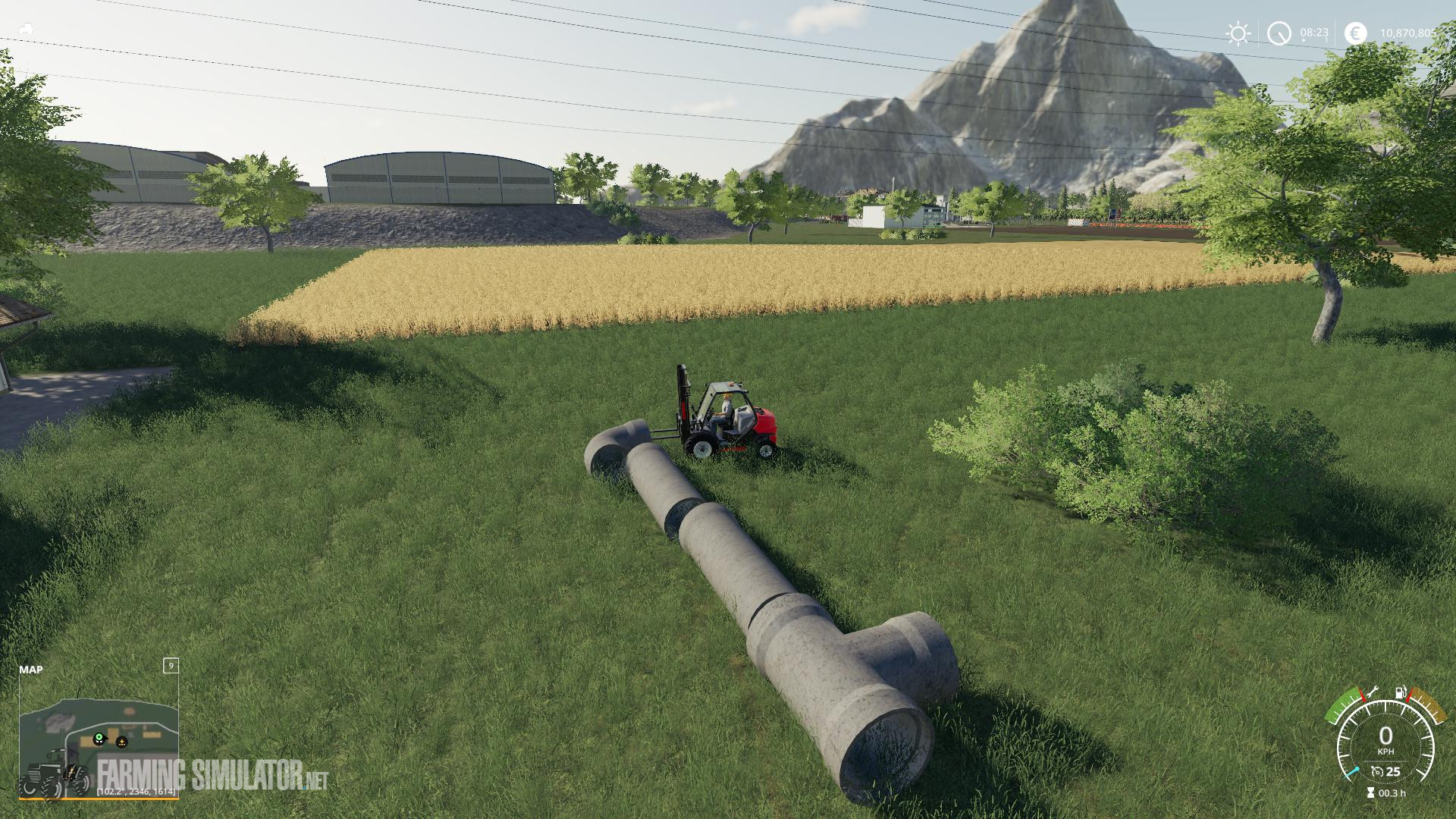The image size is (1456, 819).
Task: Click the sell point icon on the minimap
Action: click(x=121, y=742)
